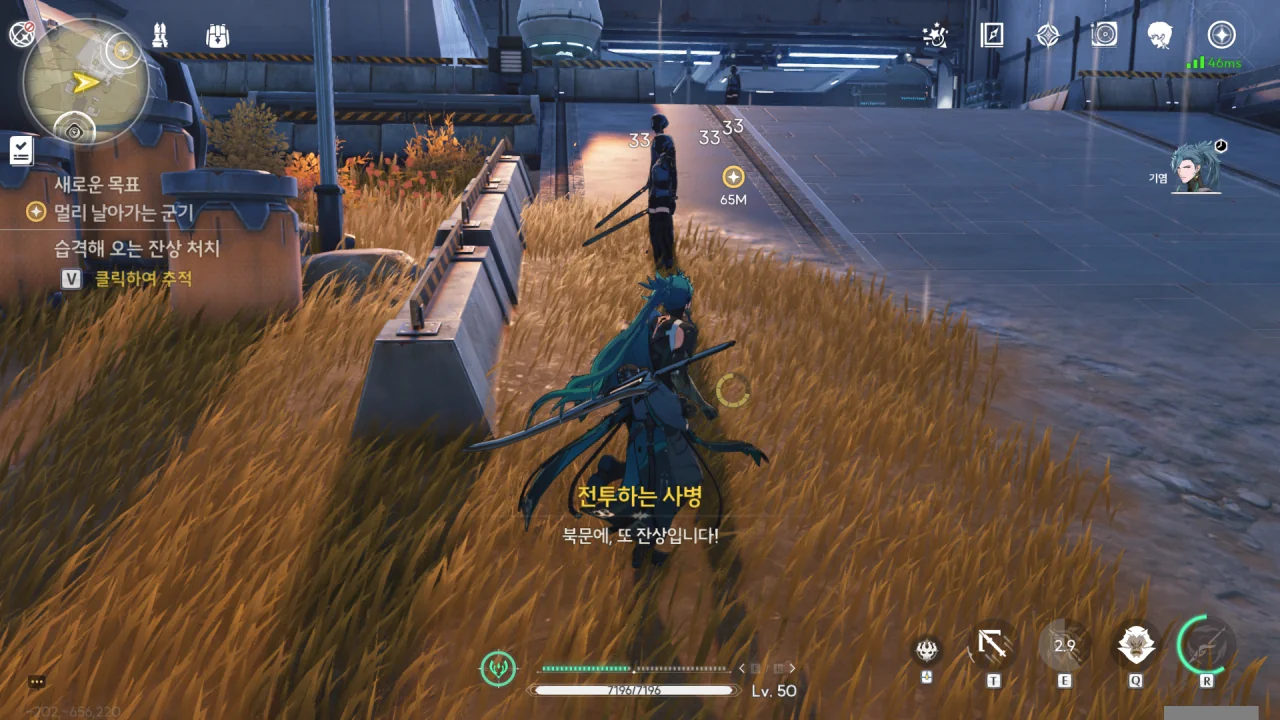Activate the spear resonance liberation skill
The width and height of the screenshot is (1280, 720).
[x=1207, y=645]
